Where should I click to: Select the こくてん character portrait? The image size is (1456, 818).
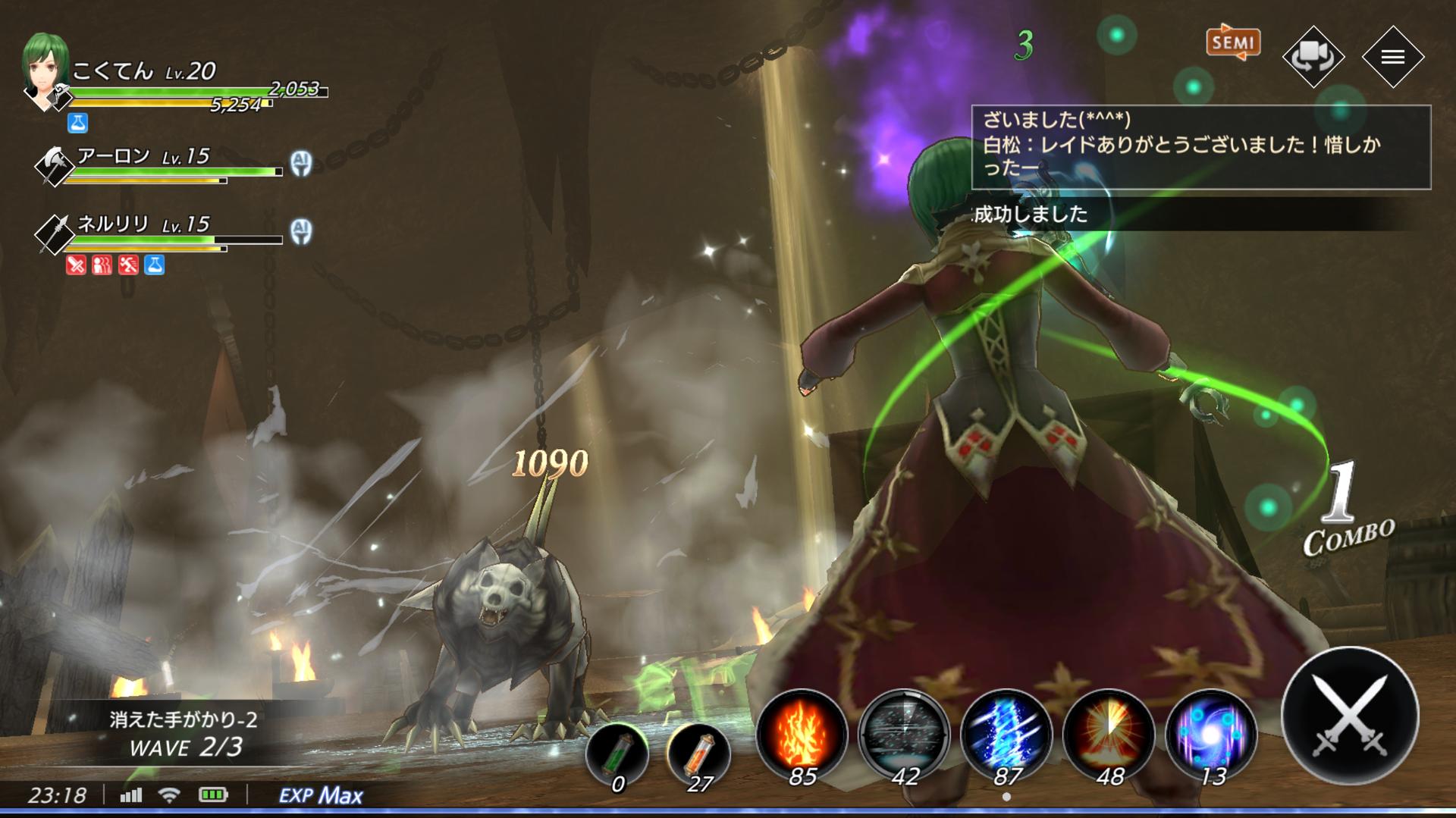coord(47,72)
